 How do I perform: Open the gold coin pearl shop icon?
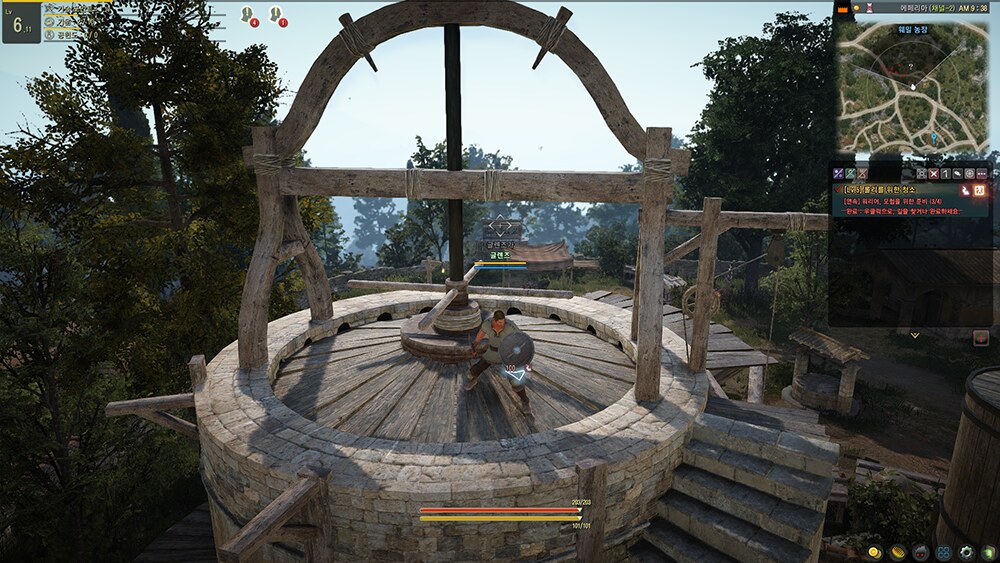[874, 552]
